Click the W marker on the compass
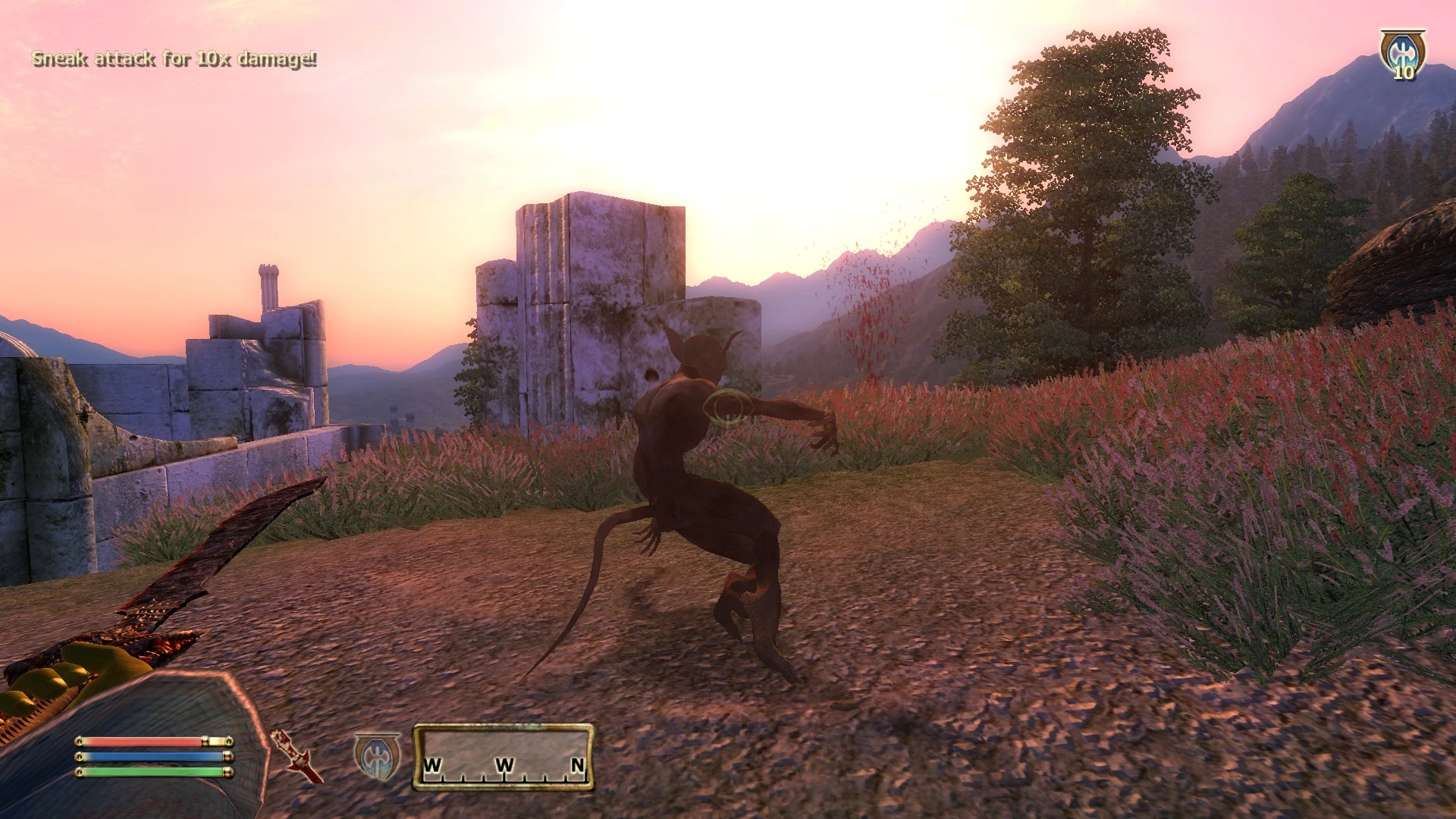 tap(435, 766)
